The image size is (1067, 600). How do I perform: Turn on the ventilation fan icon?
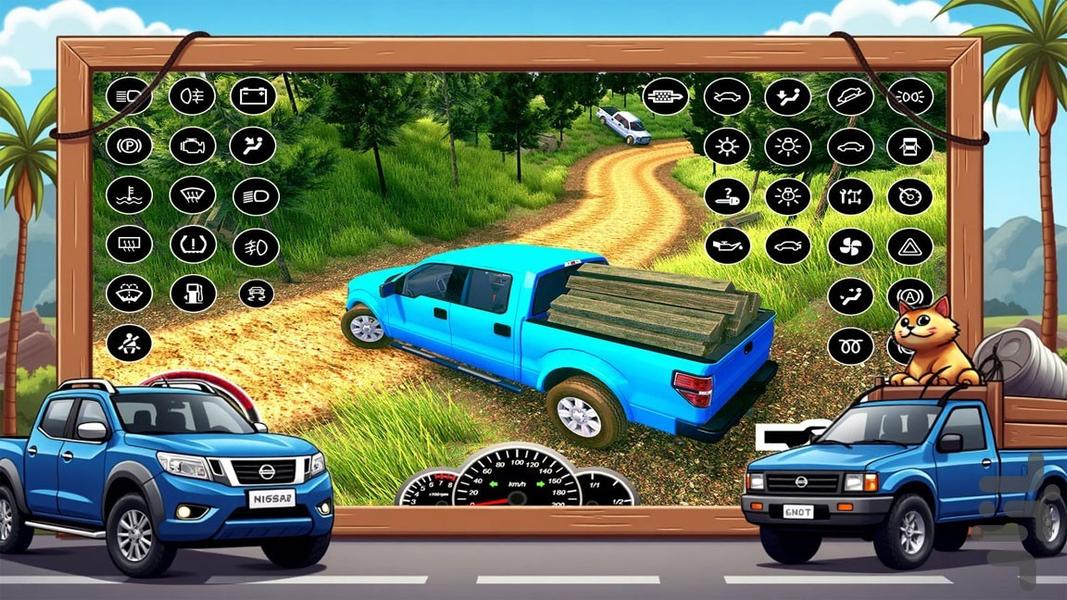[850, 245]
